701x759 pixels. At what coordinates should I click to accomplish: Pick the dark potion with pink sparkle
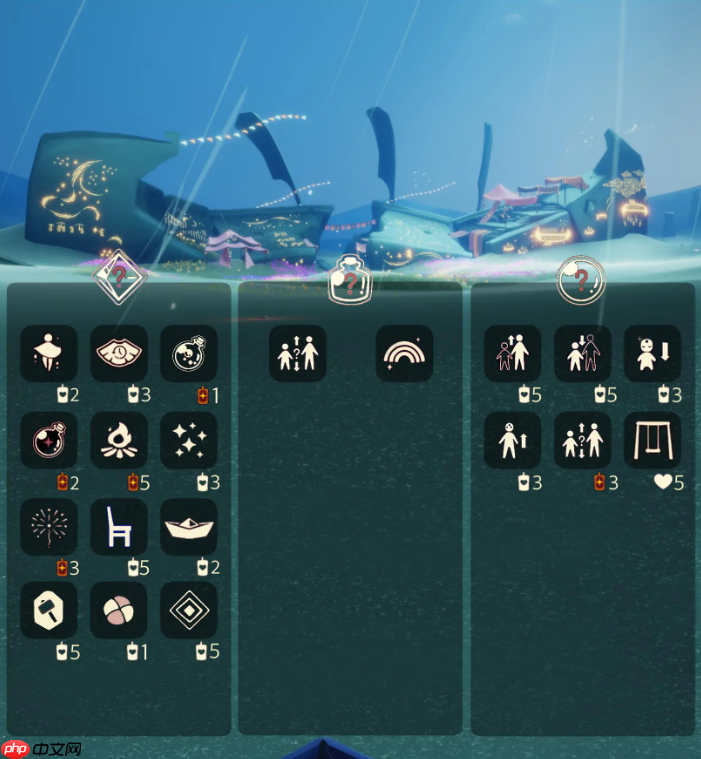click(x=49, y=440)
